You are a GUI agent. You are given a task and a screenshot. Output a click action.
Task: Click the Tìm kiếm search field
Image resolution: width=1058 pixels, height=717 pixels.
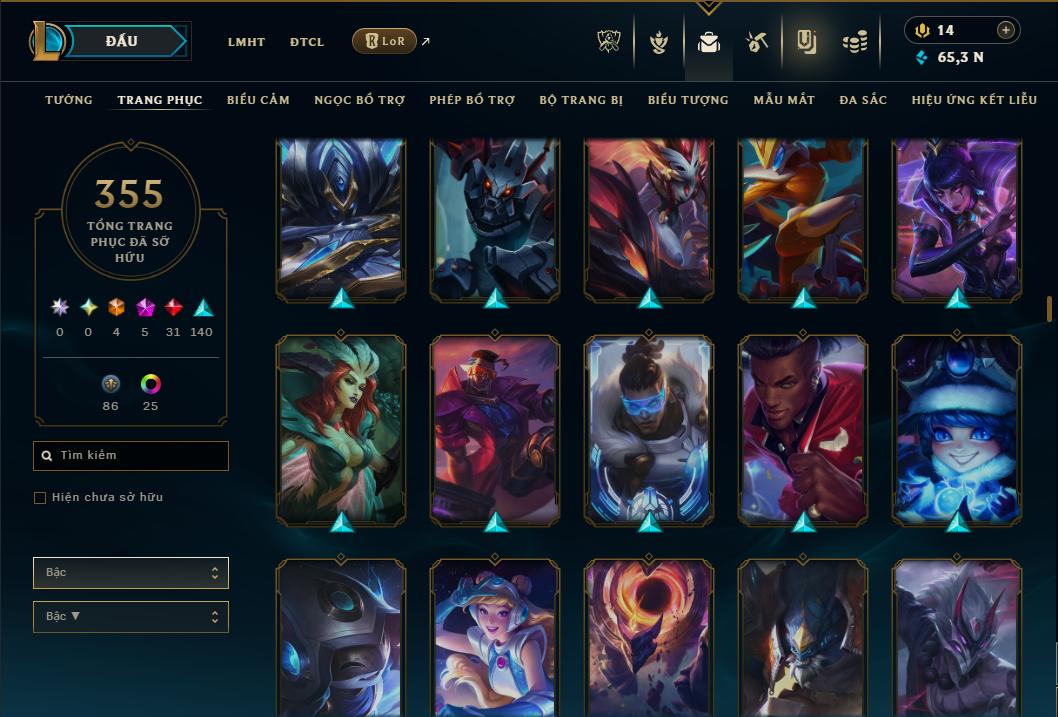pyautogui.click(x=131, y=456)
